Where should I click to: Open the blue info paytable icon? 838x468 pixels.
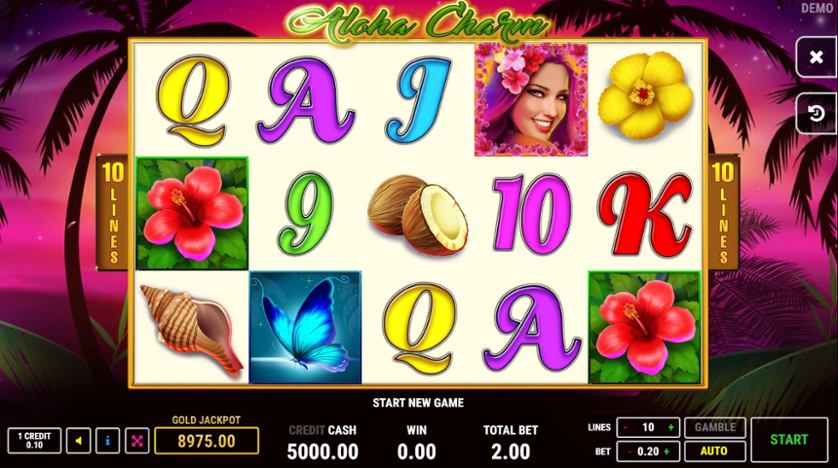click(x=108, y=440)
